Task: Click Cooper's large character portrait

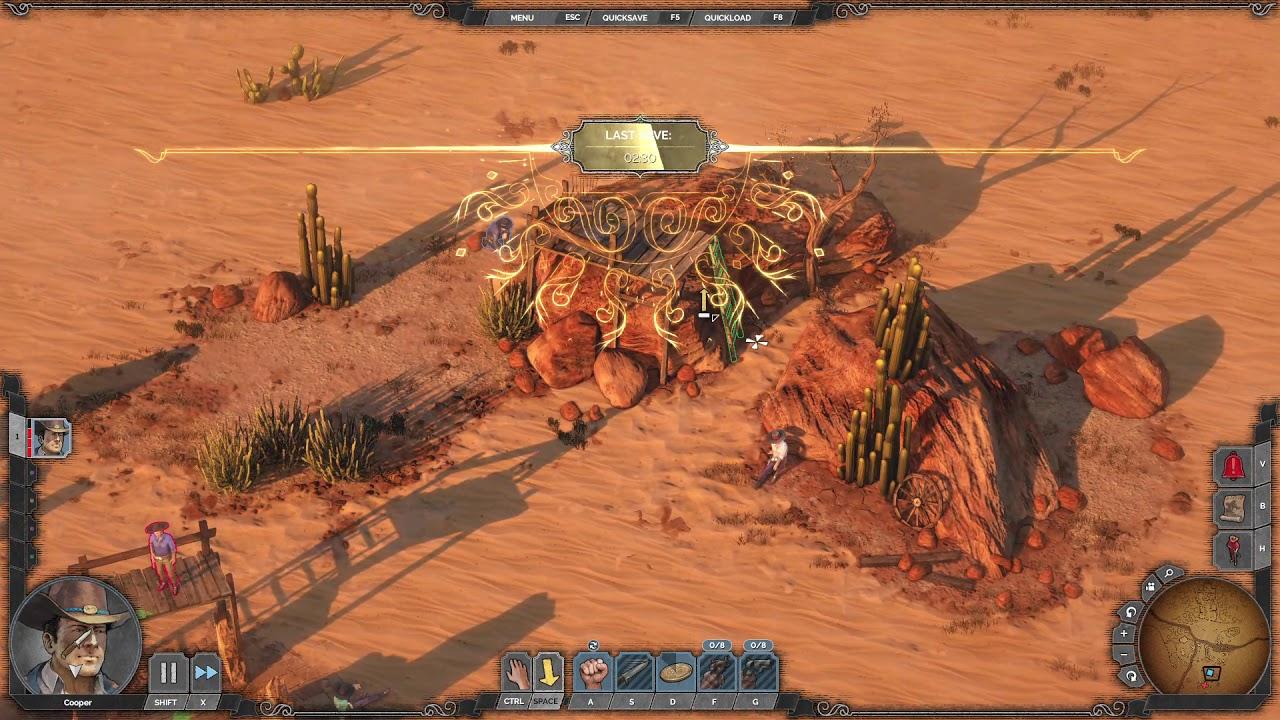Action: pos(75,636)
